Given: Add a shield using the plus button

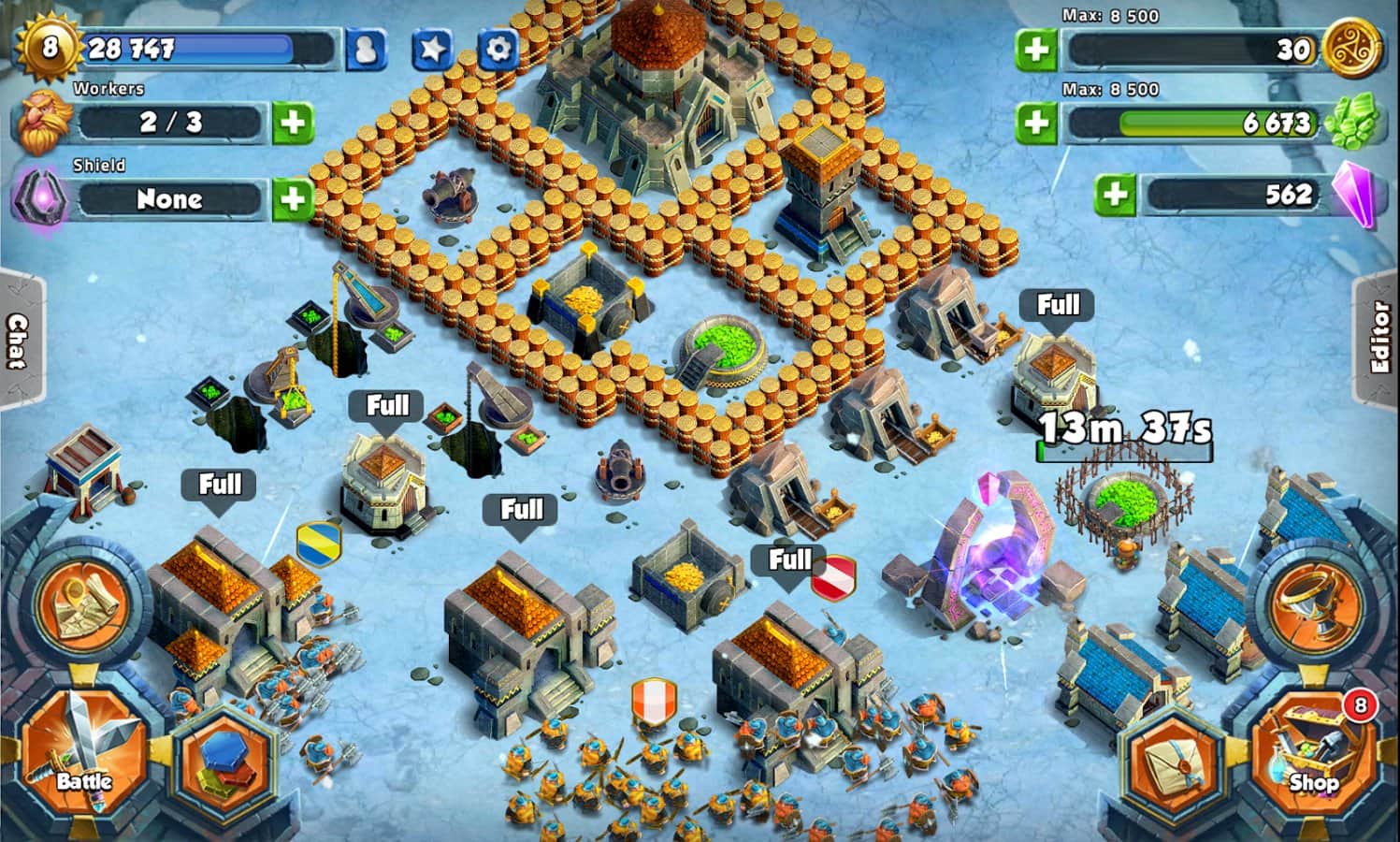Looking at the screenshot, I should (293, 198).
